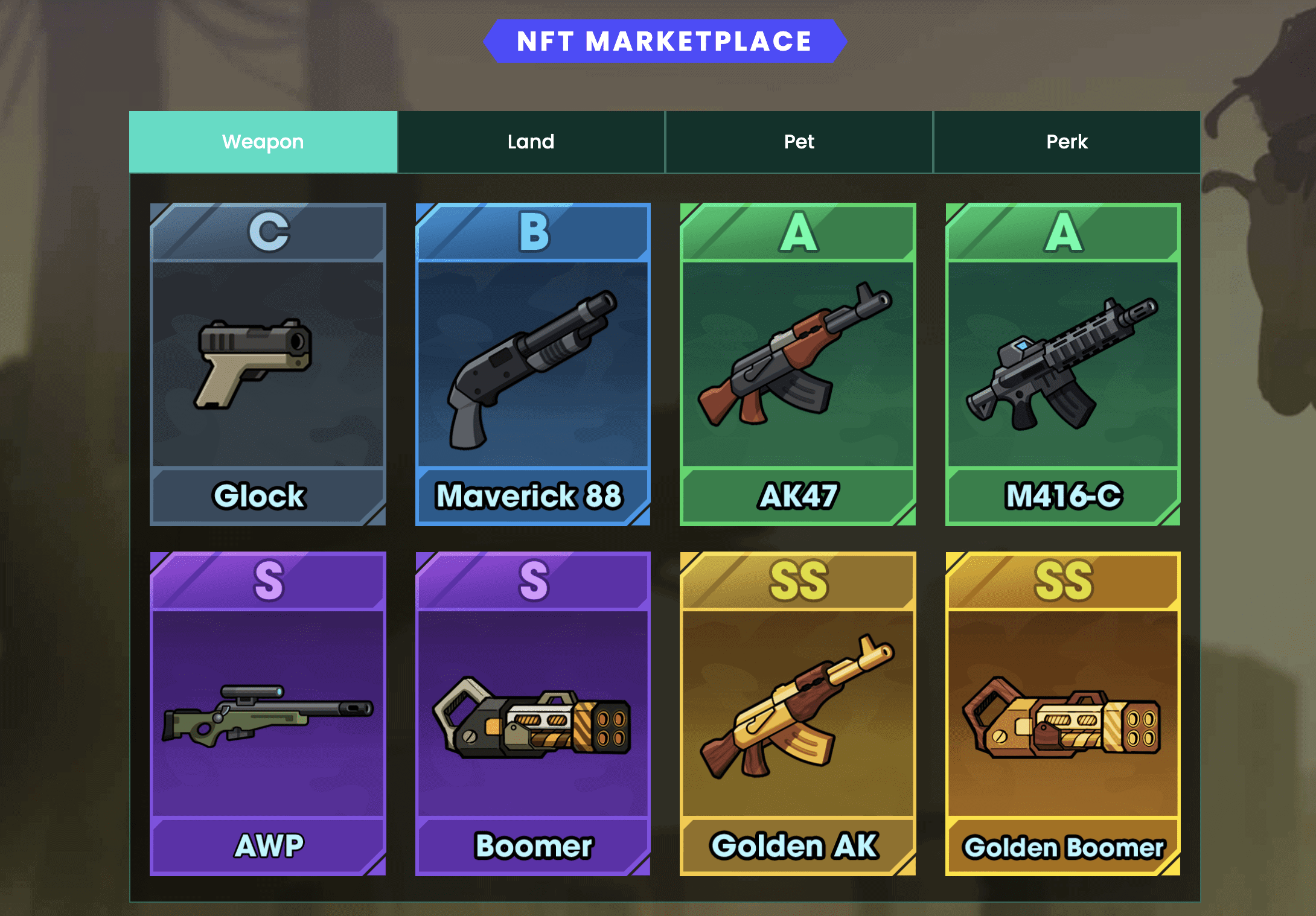Pick the A-rank AK47 card
The height and width of the screenshot is (916, 1316).
(797, 364)
